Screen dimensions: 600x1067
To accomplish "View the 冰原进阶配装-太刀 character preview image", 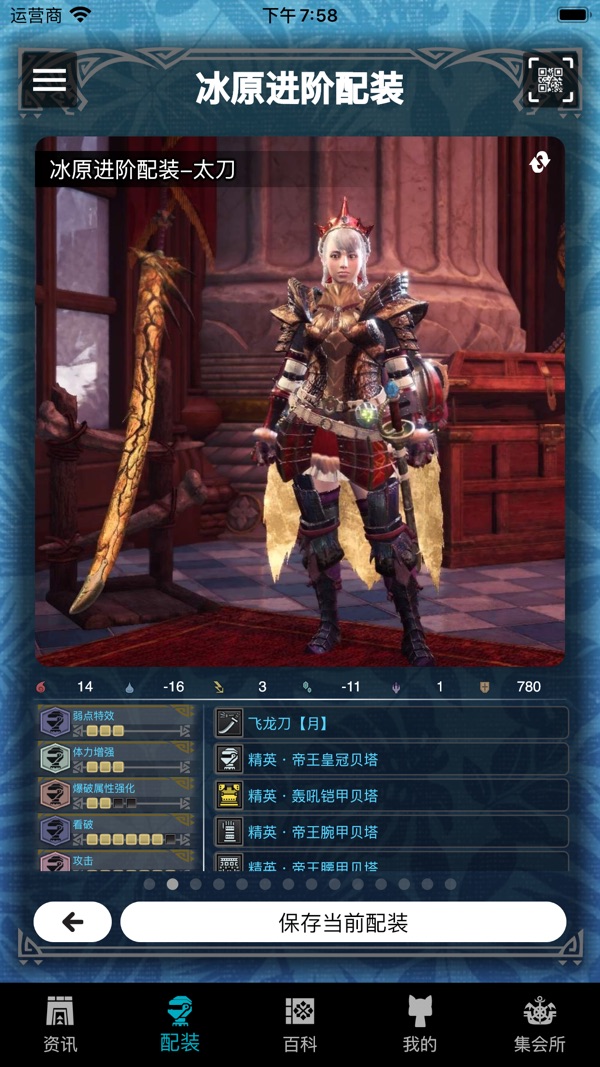I will (x=300, y=420).
